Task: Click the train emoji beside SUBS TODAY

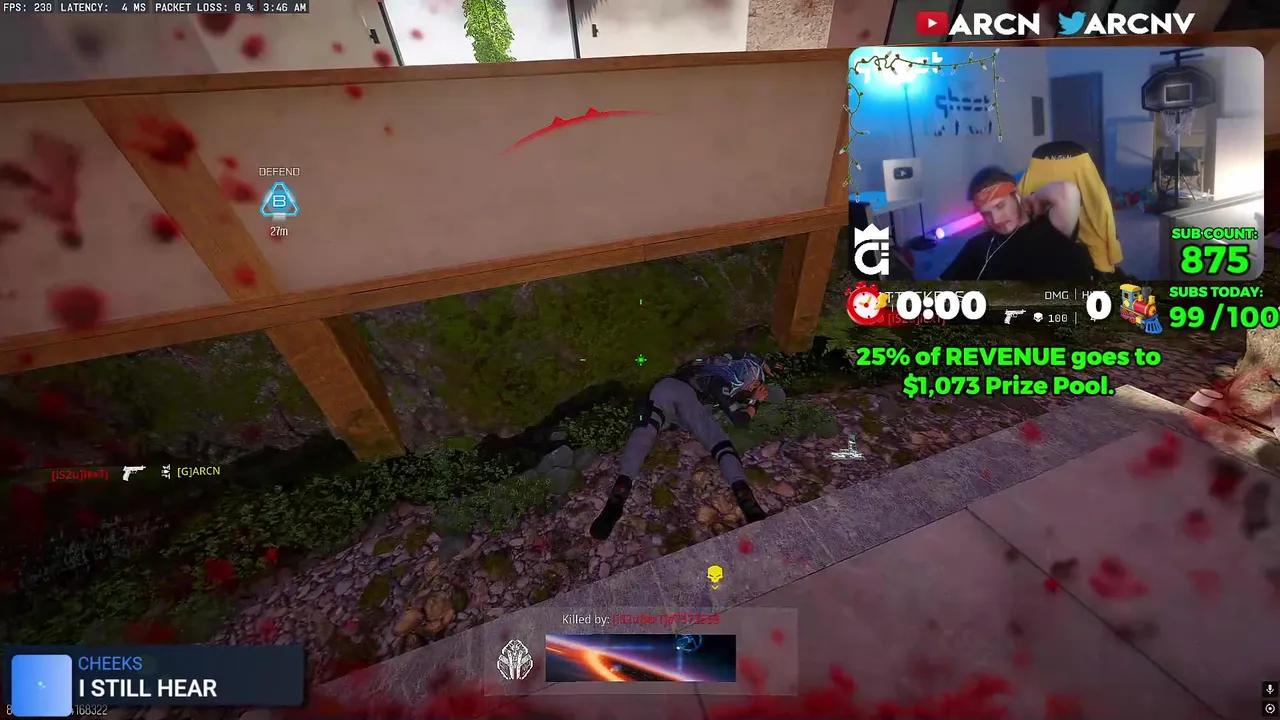Action: pyautogui.click(x=1139, y=306)
